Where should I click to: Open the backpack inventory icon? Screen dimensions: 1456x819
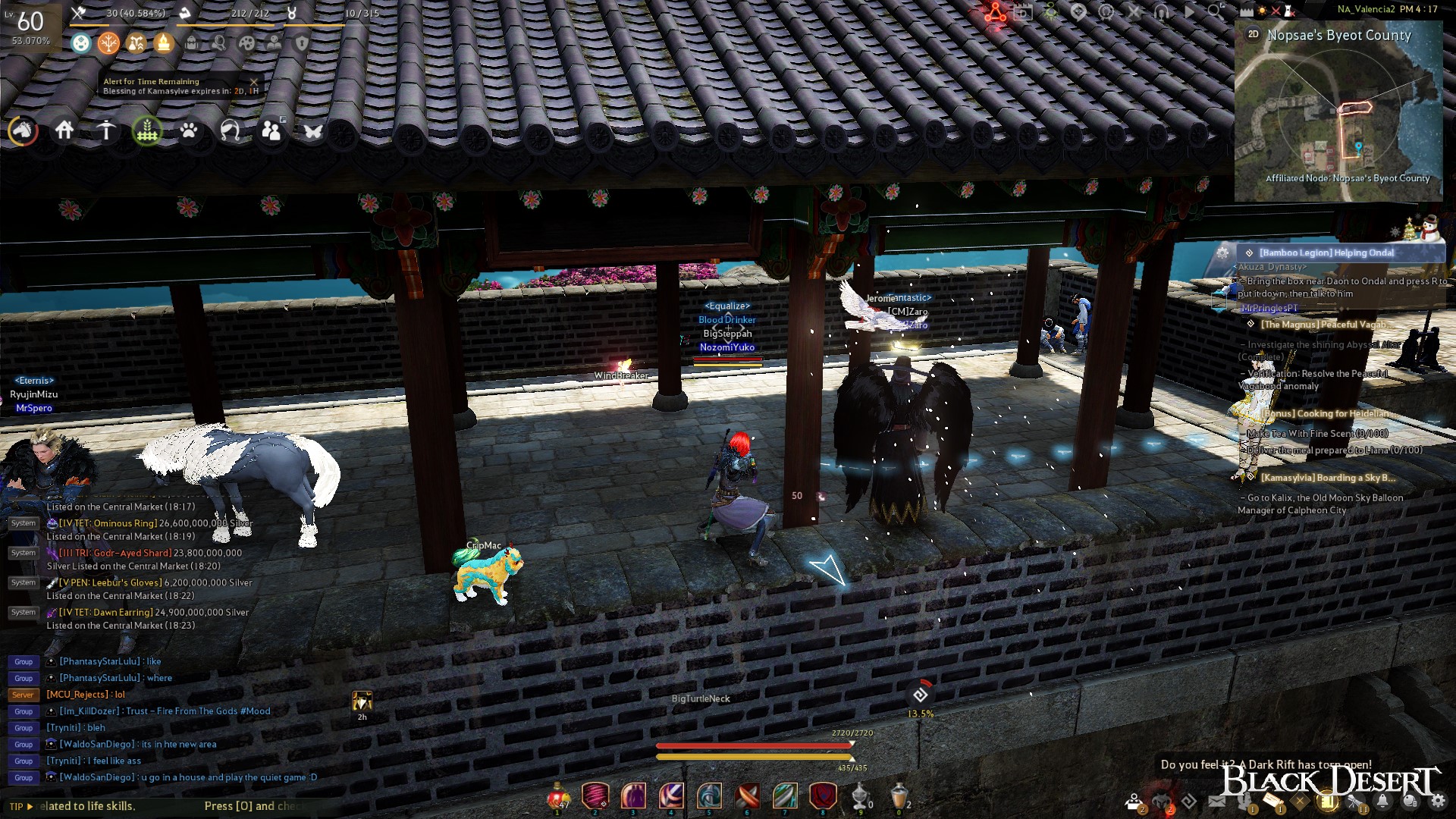[x=192, y=43]
